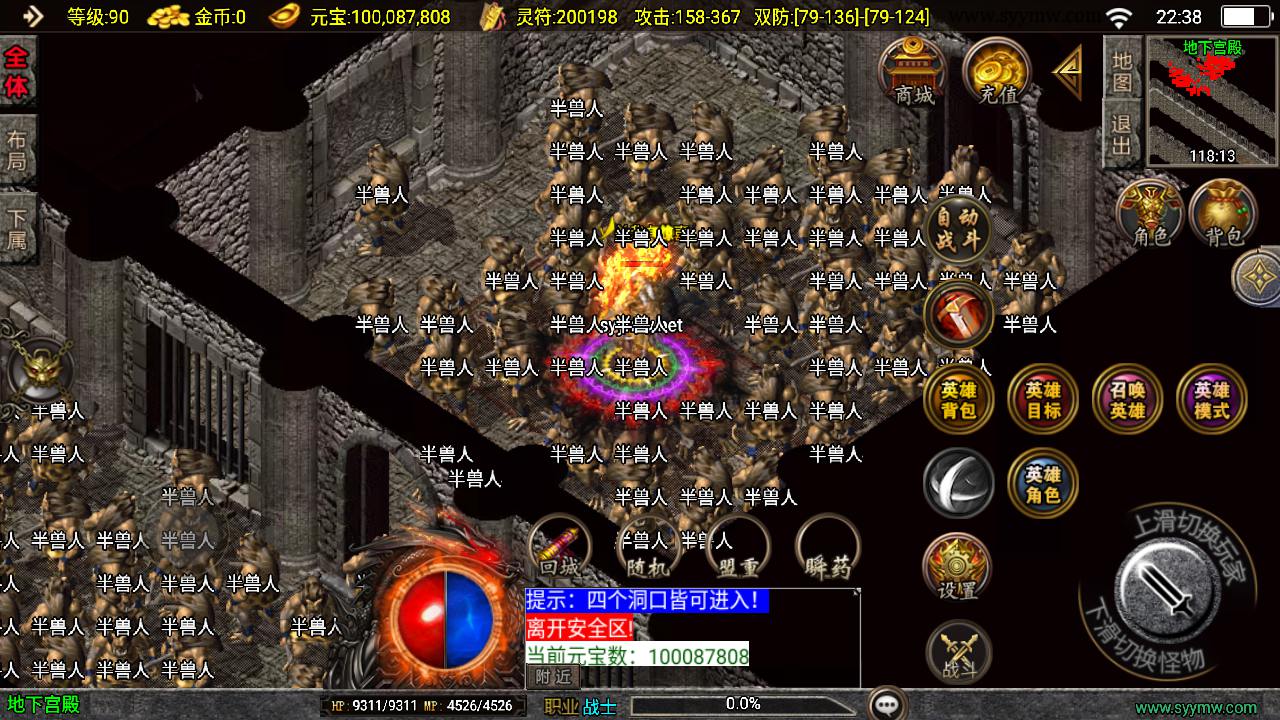This screenshot has height=720, width=1280.
Task: Tap the 退出 exit button
Action: tap(1122, 135)
